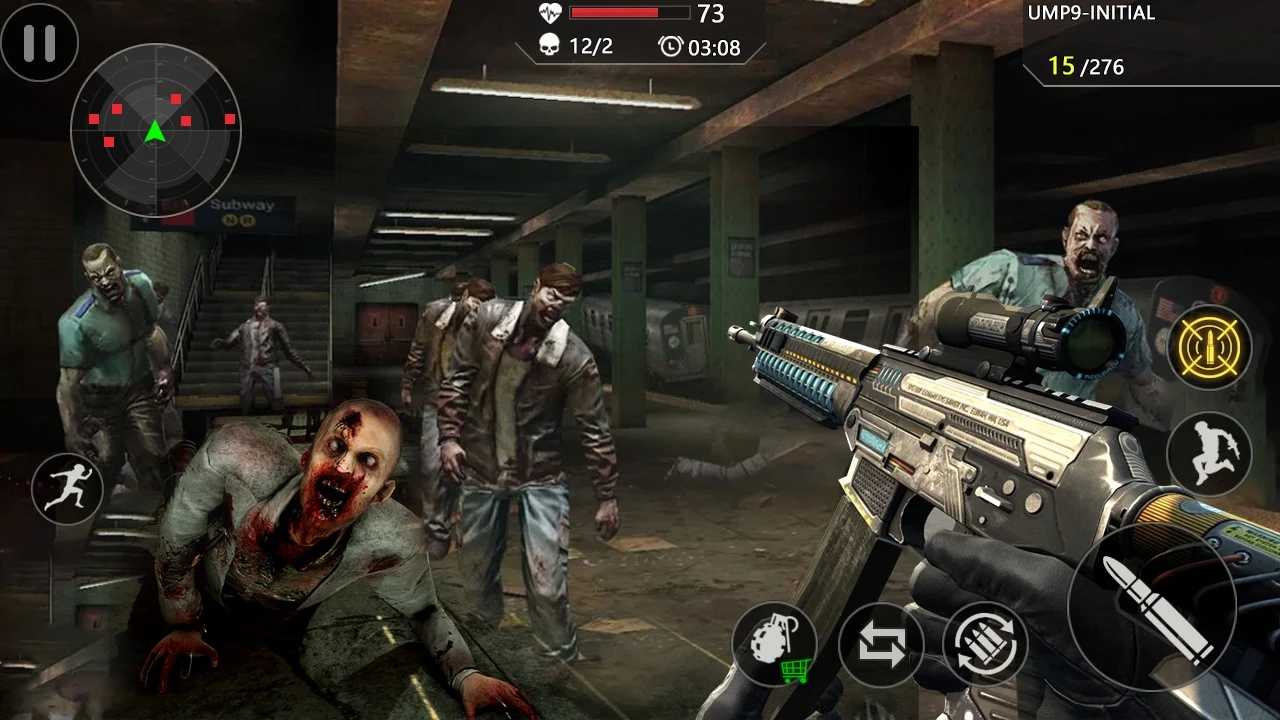Viewport: 1280px width, 720px height.
Task: Enable the special ammo targeting mode
Action: pyautogui.click(x=1211, y=347)
